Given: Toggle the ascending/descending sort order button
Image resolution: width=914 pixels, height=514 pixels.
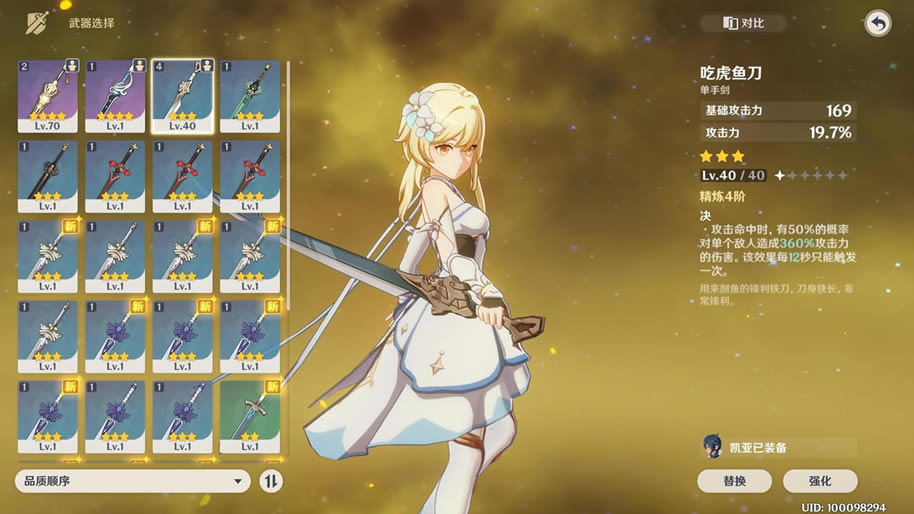Looking at the screenshot, I should click(x=271, y=481).
